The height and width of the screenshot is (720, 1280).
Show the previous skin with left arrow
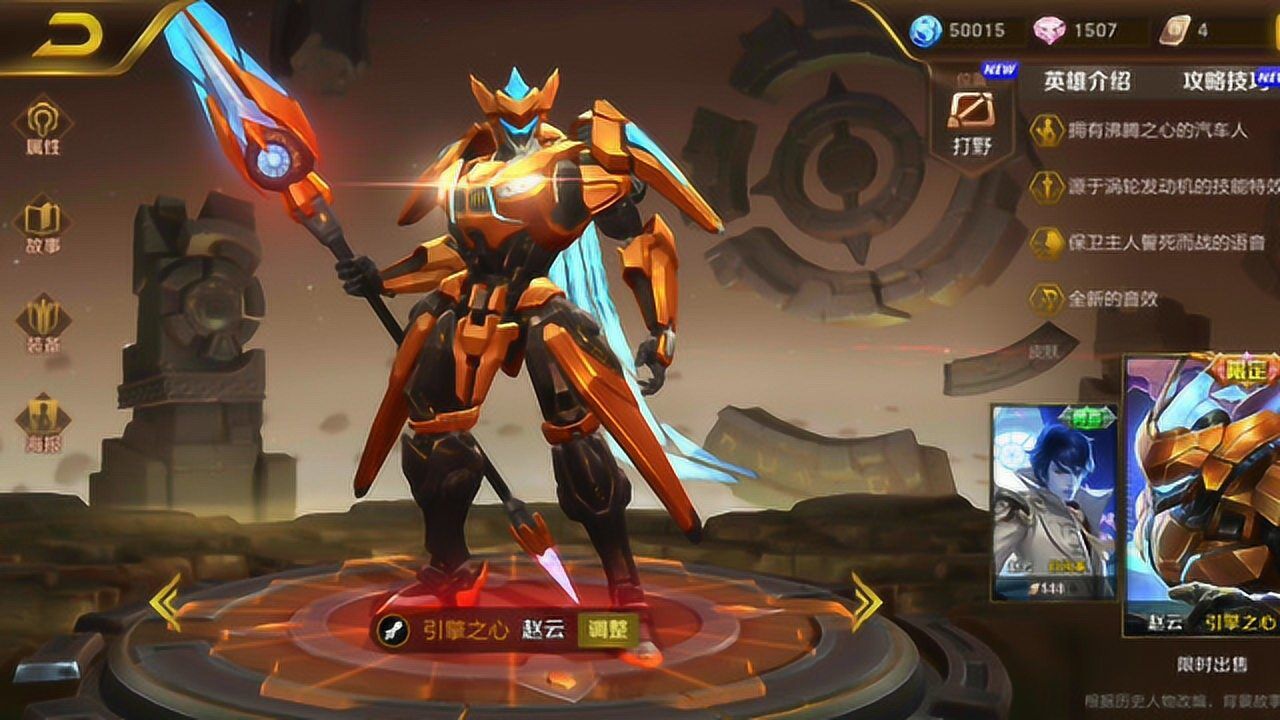[165, 602]
